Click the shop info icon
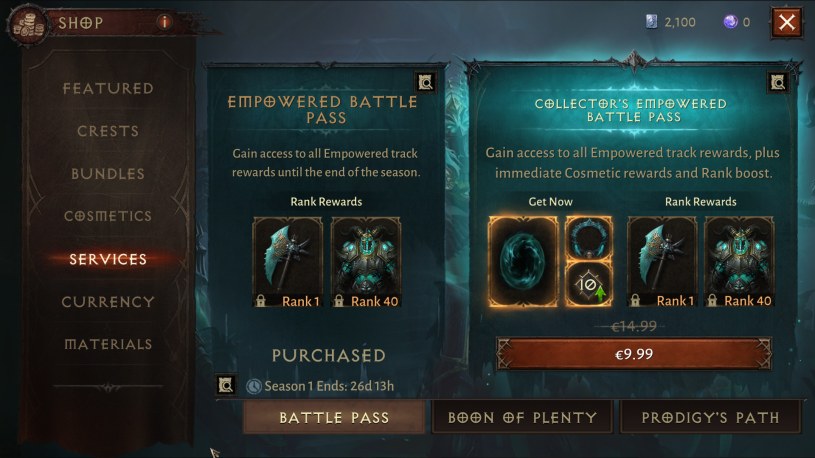The image size is (815, 458). [164, 21]
